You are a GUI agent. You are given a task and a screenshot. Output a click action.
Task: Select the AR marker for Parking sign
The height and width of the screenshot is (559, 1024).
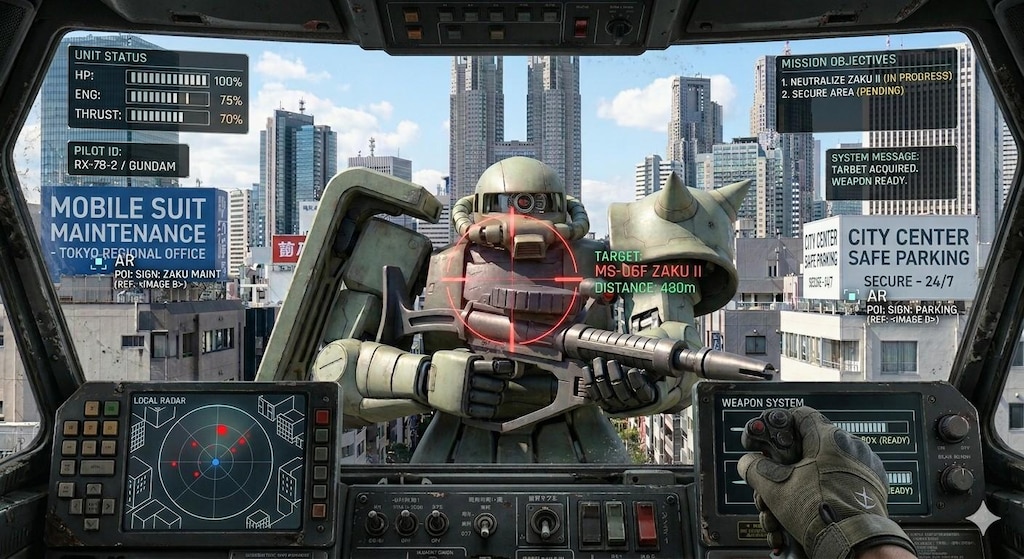(x=851, y=296)
